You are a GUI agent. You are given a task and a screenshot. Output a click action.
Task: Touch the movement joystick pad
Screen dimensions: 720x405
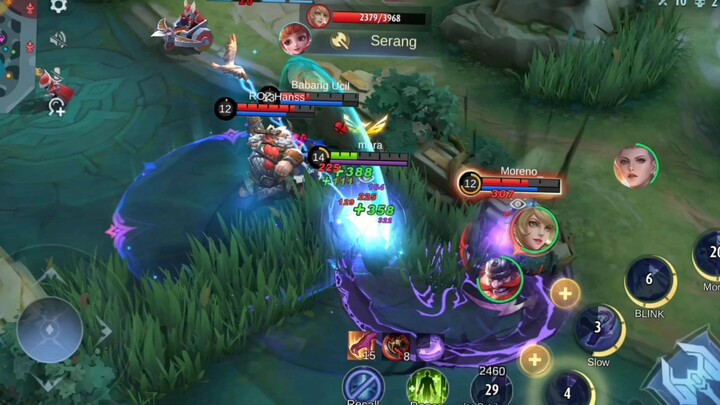50,329
